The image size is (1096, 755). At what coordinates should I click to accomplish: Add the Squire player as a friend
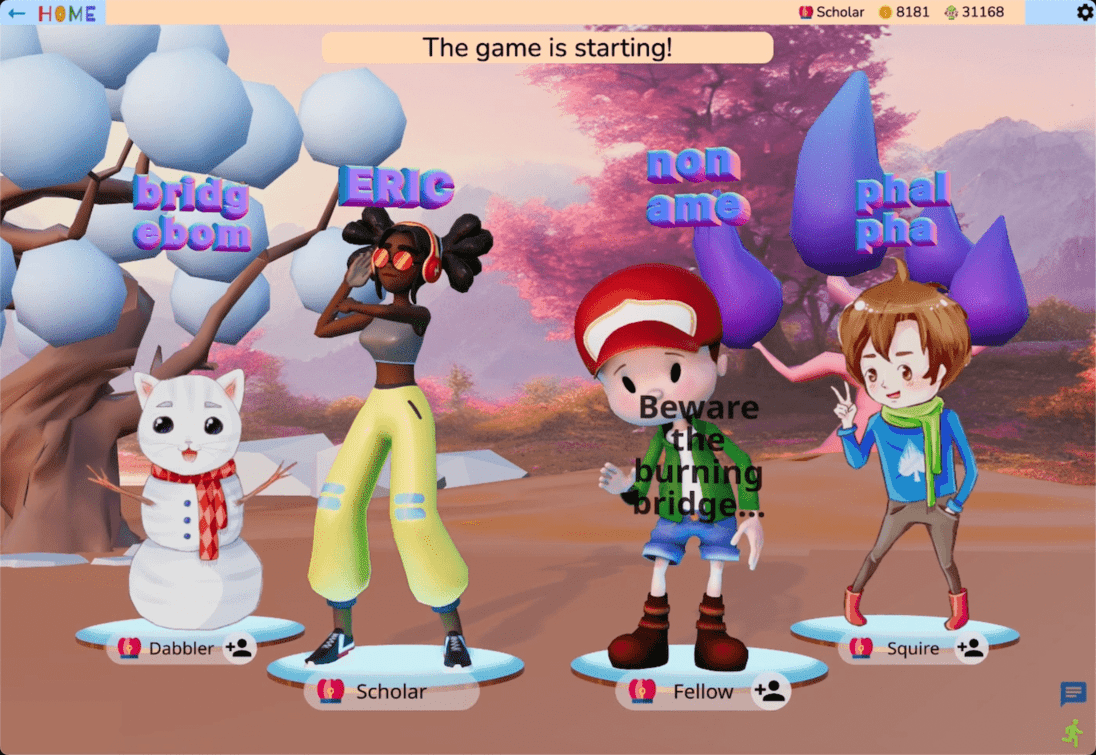pyautogui.click(x=970, y=648)
